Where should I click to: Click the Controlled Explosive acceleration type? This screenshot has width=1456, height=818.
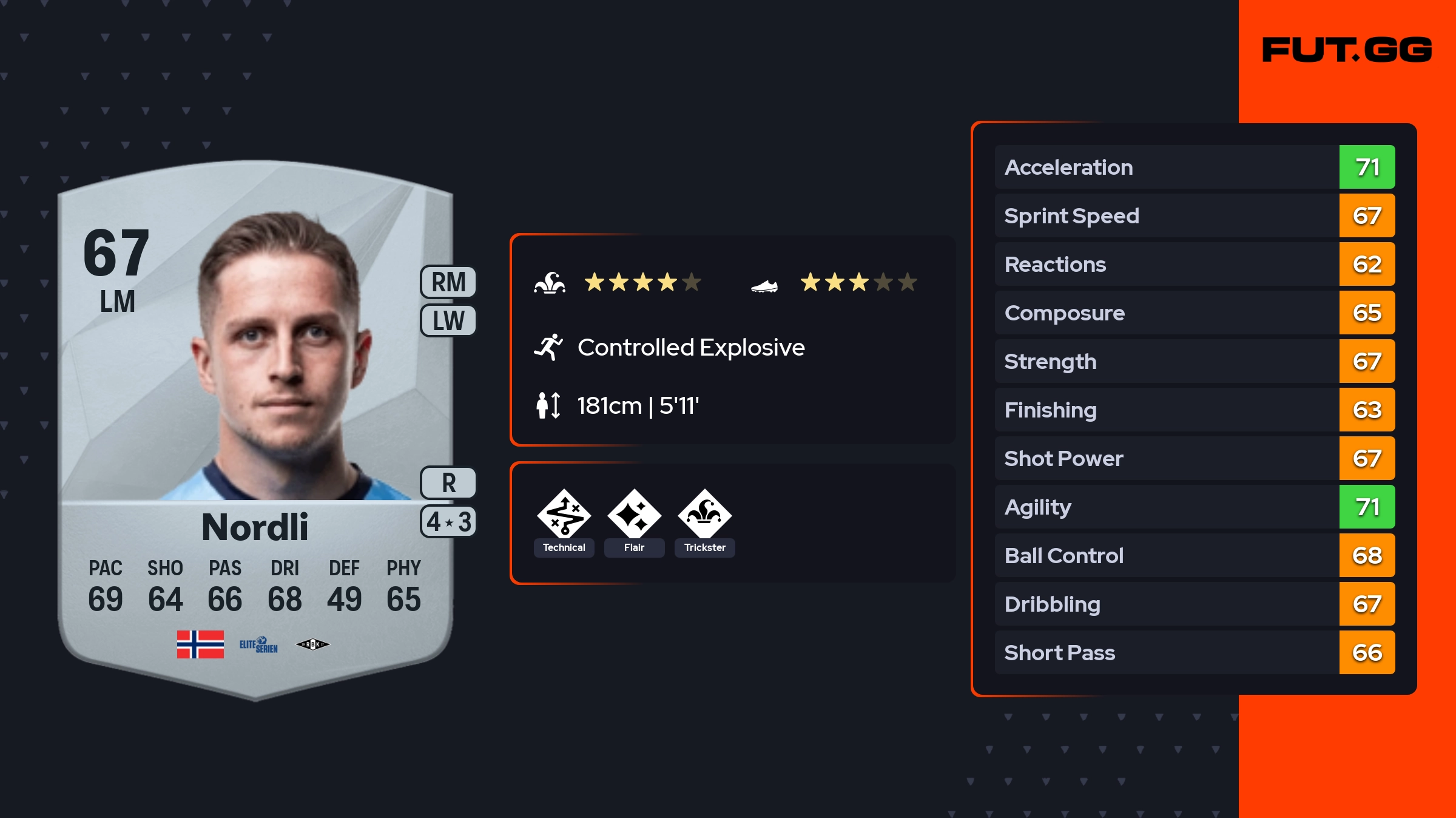[690, 348]
